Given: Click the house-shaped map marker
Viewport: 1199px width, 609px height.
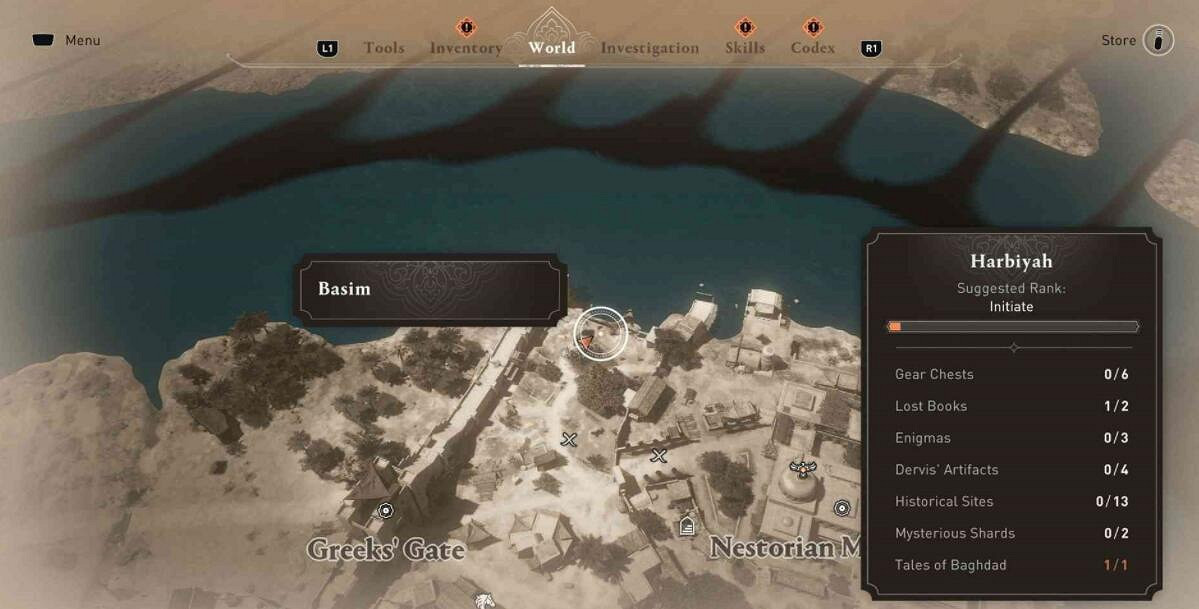Looking at the screenshot, I should click(x=687, y=525).
